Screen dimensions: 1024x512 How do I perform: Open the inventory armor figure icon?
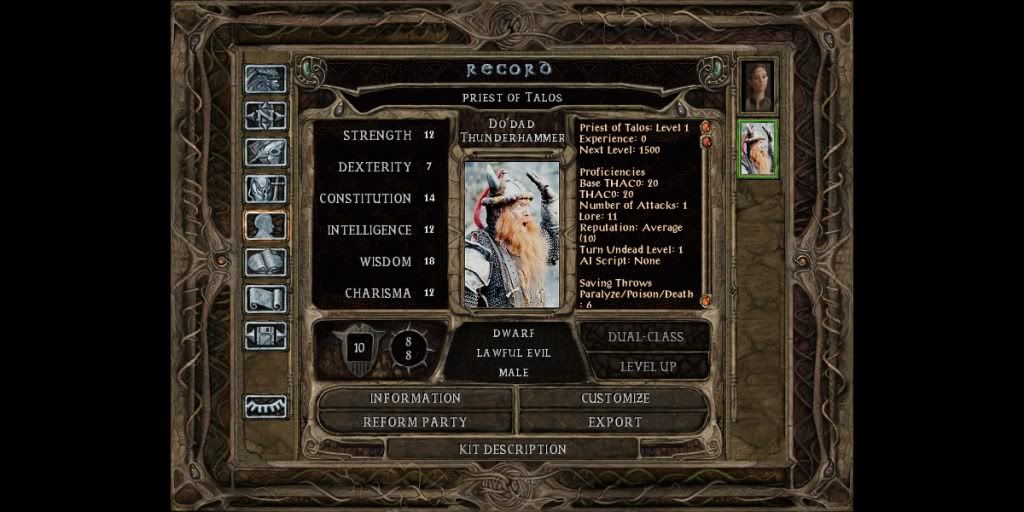pyautogui.click(x=266, y=188)
